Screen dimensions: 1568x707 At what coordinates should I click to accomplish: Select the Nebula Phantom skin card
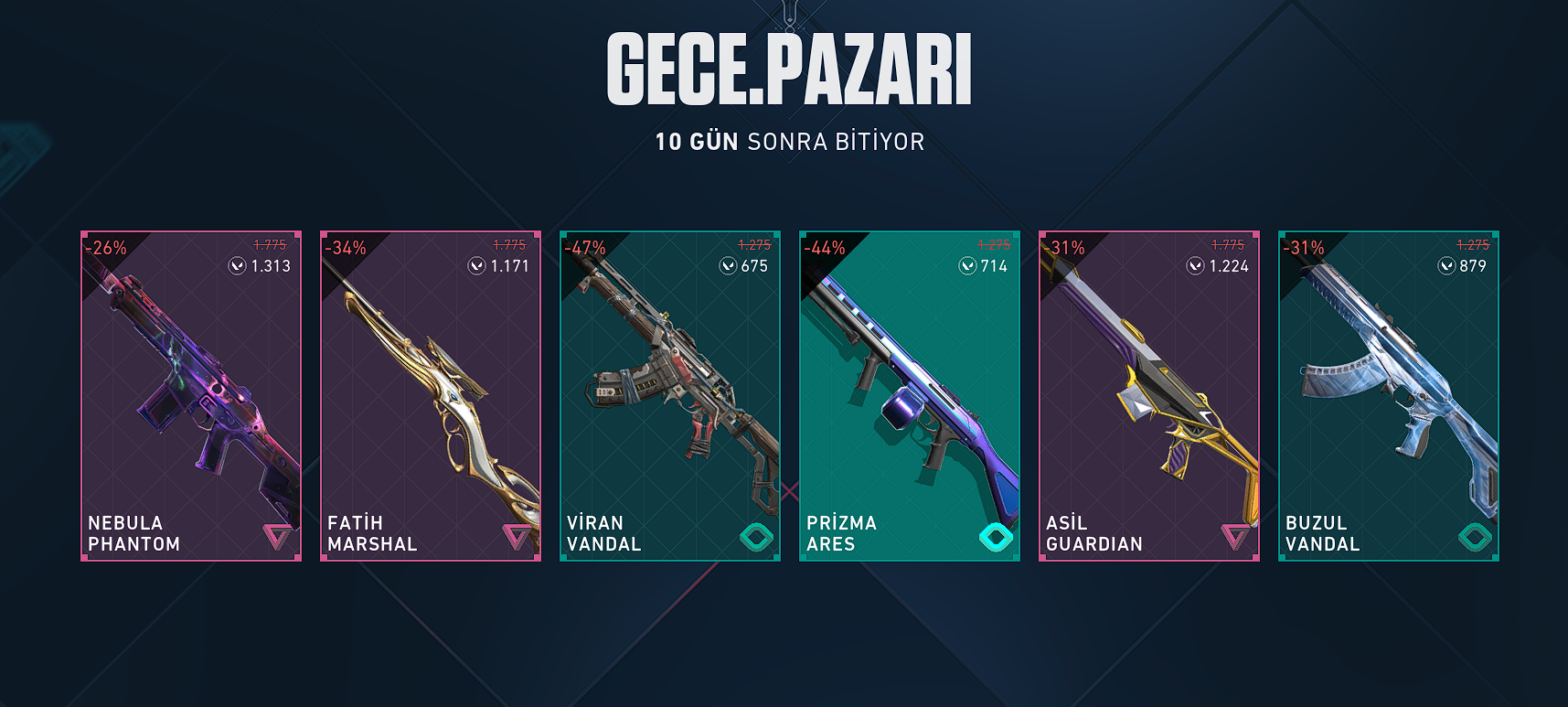tap(191, 395)
